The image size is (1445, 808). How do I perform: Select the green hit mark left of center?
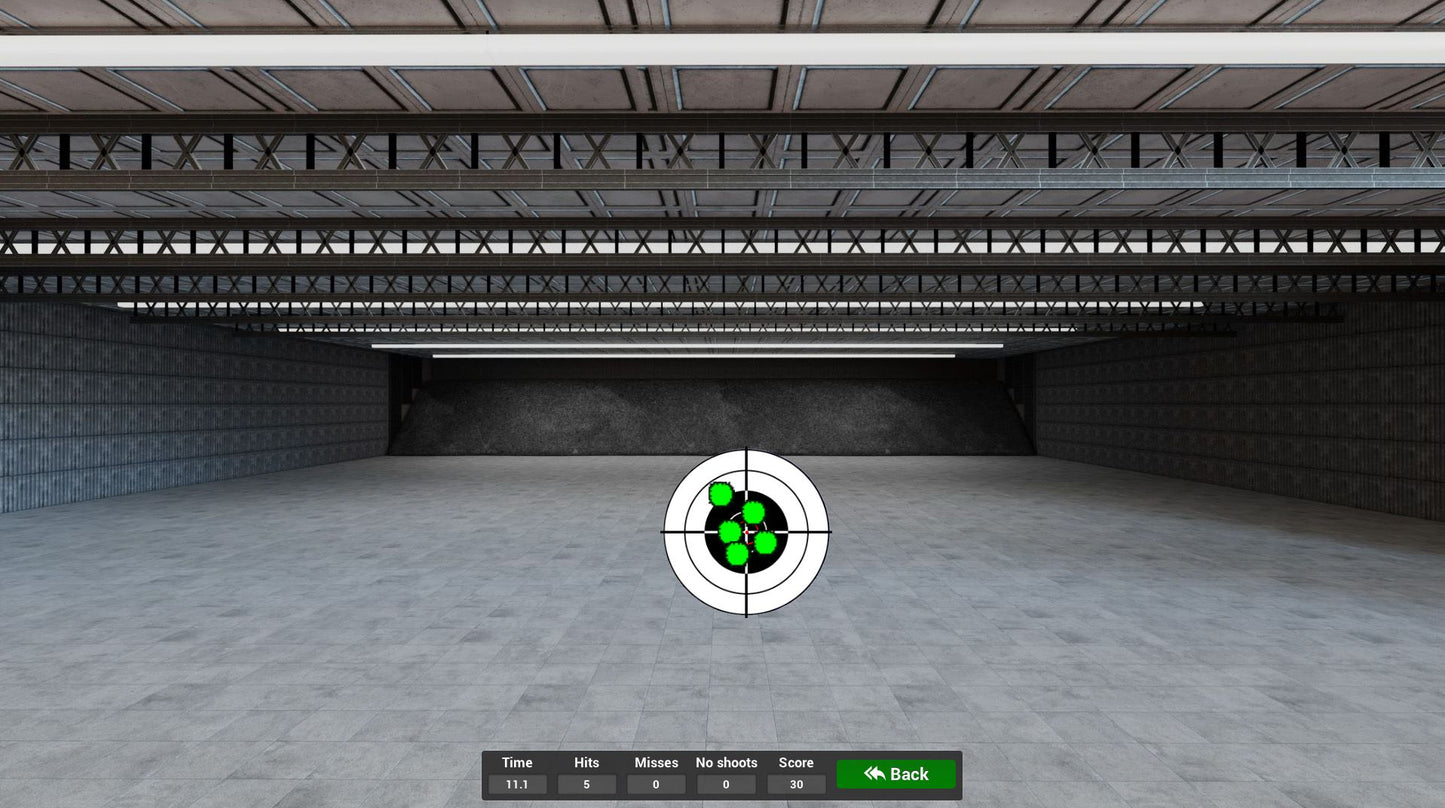coord(730,534)
